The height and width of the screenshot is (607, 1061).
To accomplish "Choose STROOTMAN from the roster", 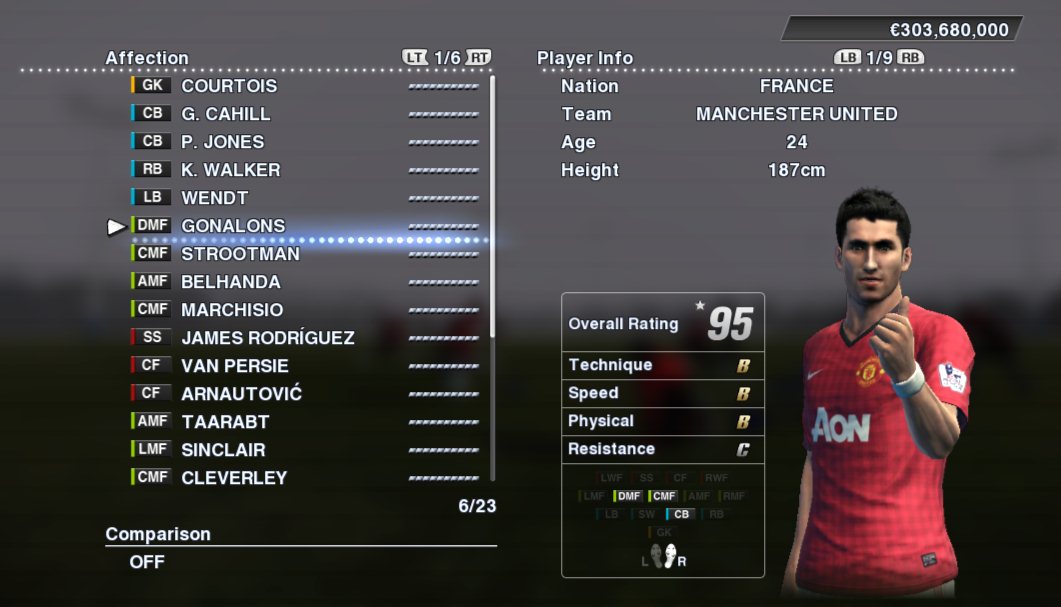I will 240,254.
